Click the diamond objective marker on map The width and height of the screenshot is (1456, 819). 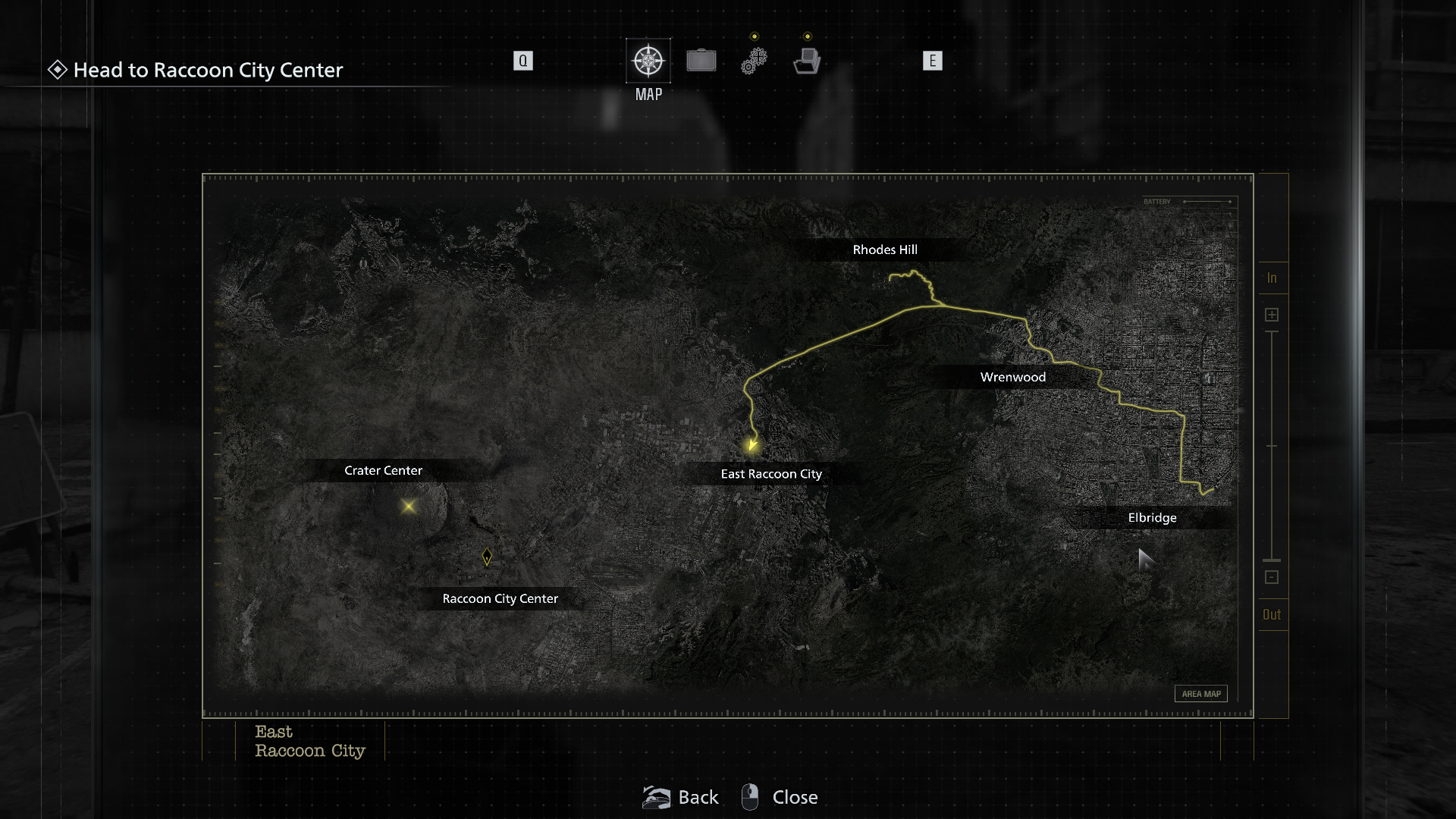(487, 557)
